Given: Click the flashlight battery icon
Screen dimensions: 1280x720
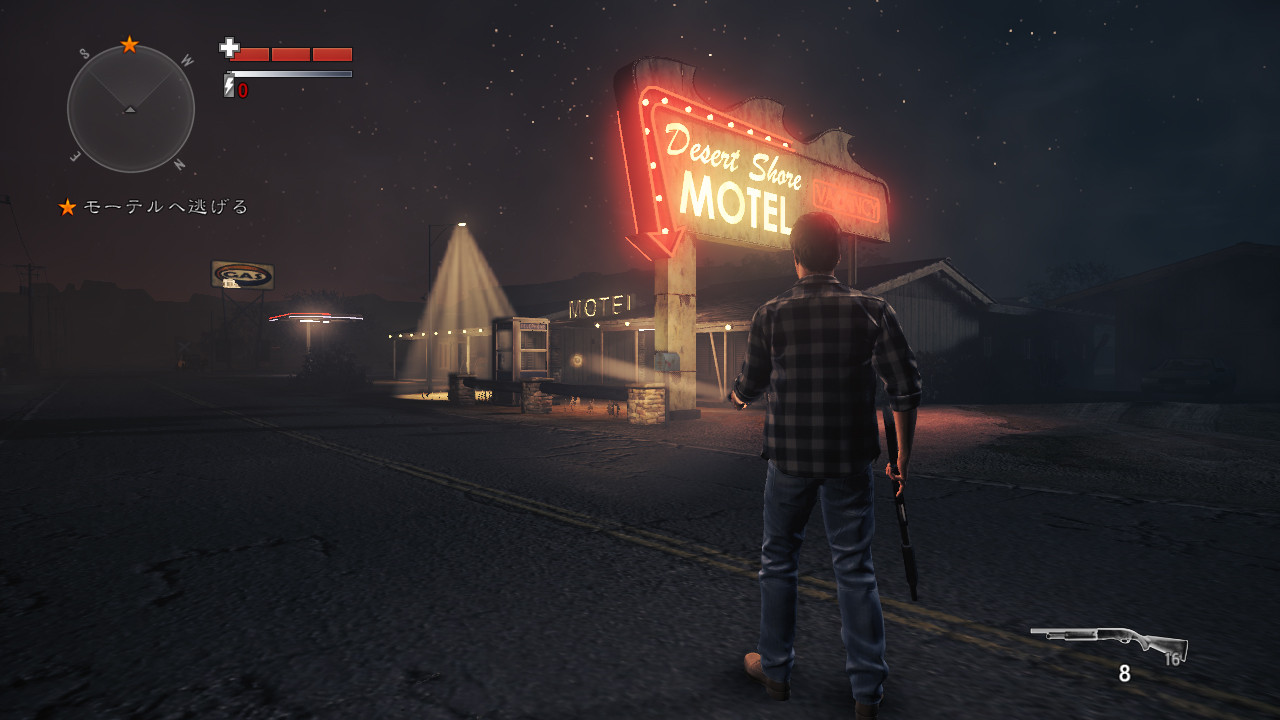Looking at the screenshot, I should (229, 88).
